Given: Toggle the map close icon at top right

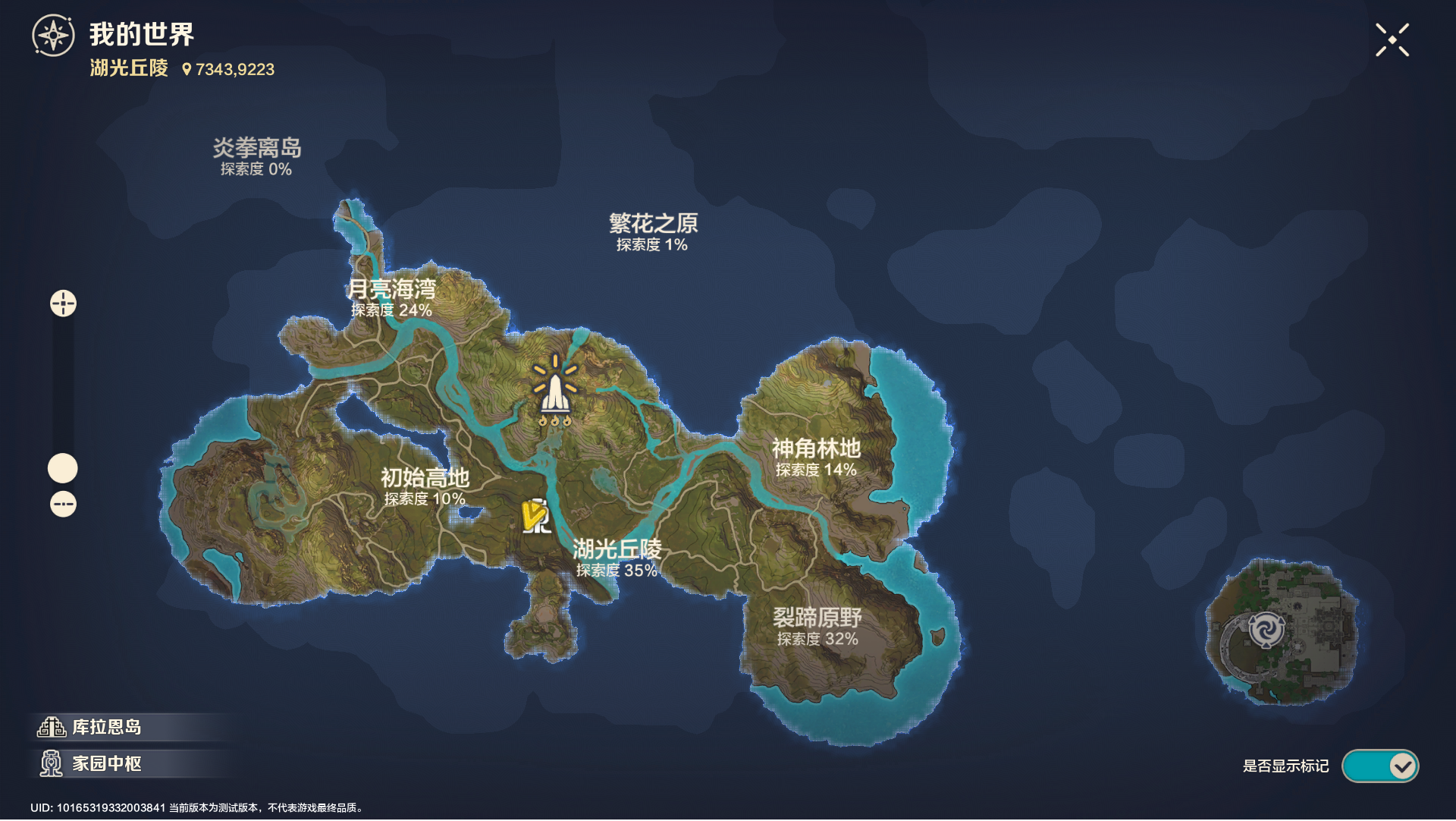Looking at the screenshot, I should click(1394, 40).
